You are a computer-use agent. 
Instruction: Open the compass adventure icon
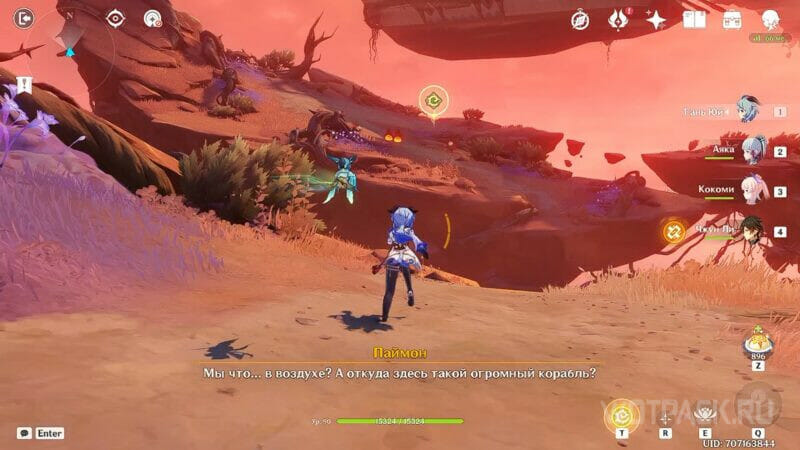(x=580, y=19)
